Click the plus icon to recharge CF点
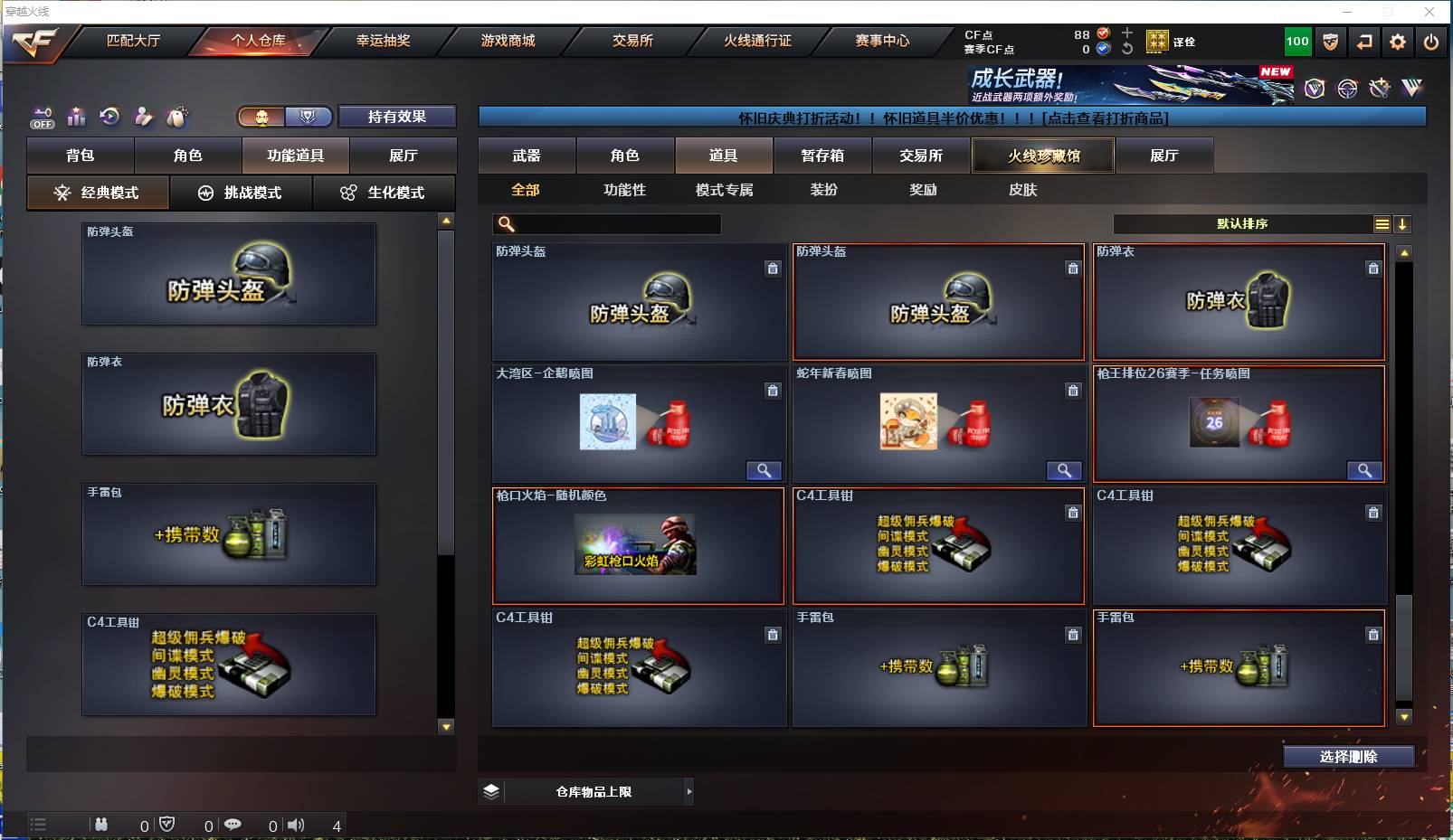This screenshot has width=1453, height=840. tap(1127, 33)
